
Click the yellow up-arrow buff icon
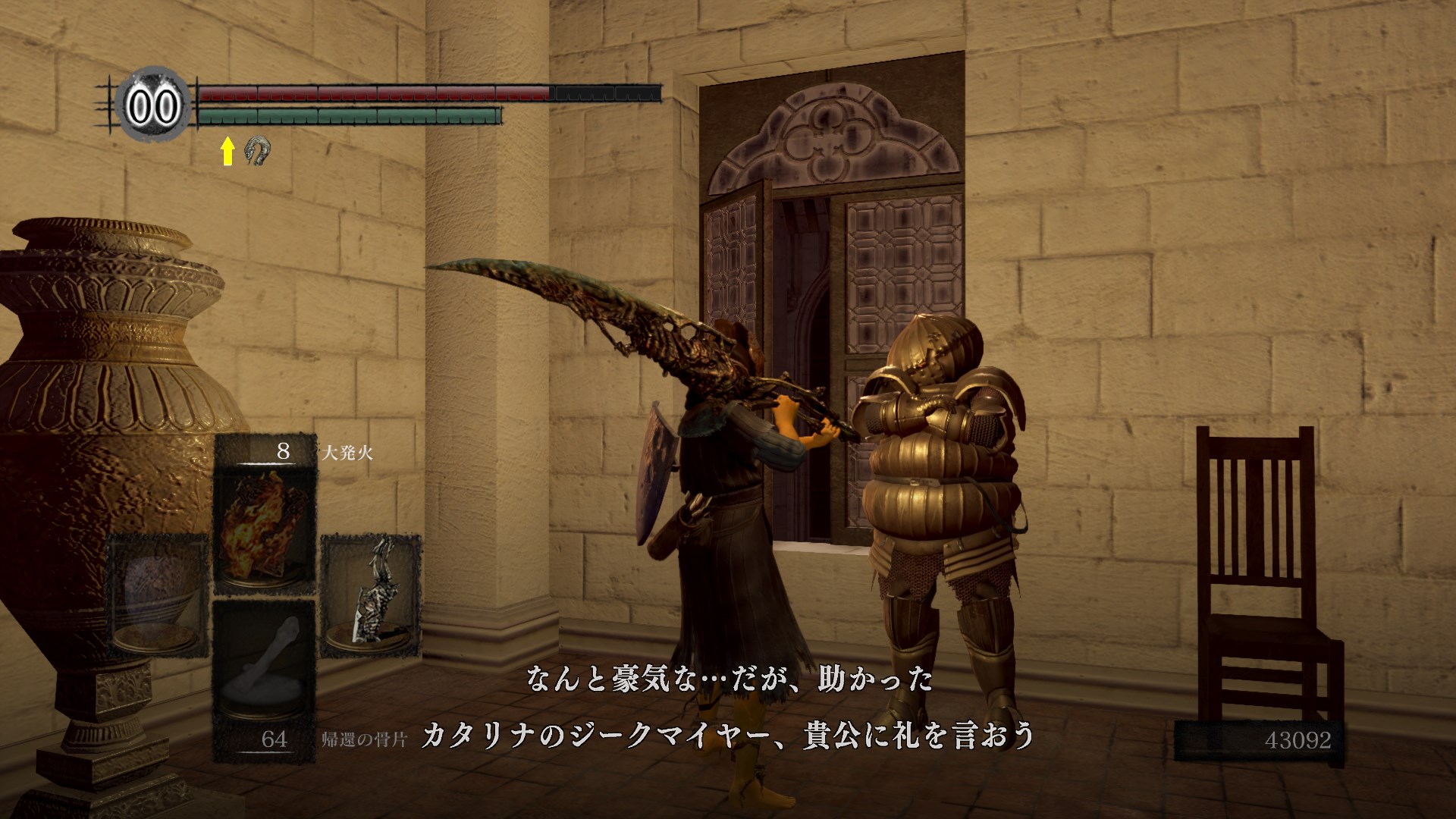(227, 152)
